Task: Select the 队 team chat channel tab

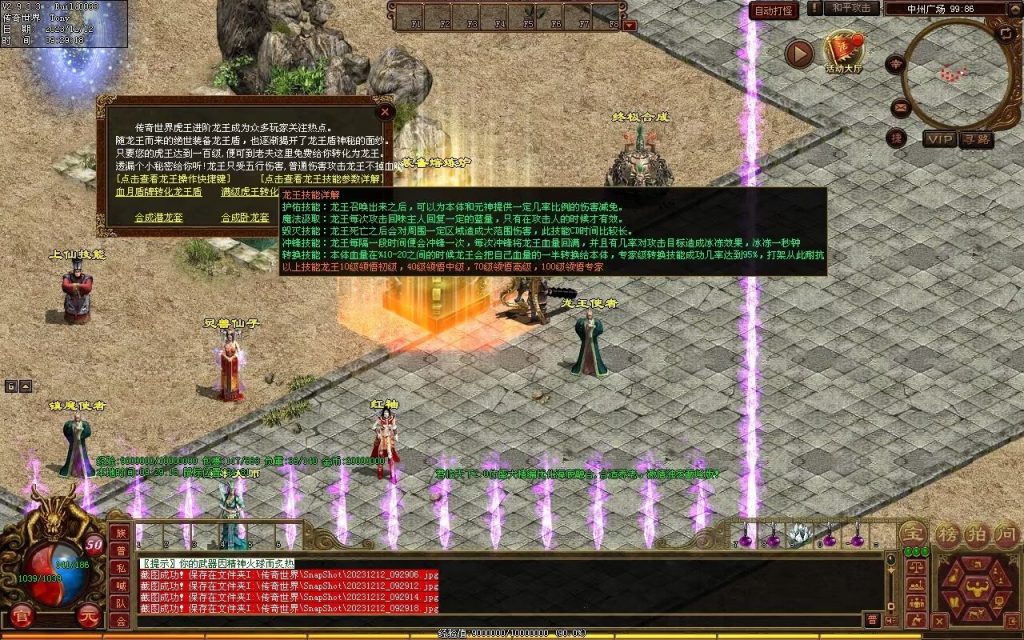Action: (119, 603)
